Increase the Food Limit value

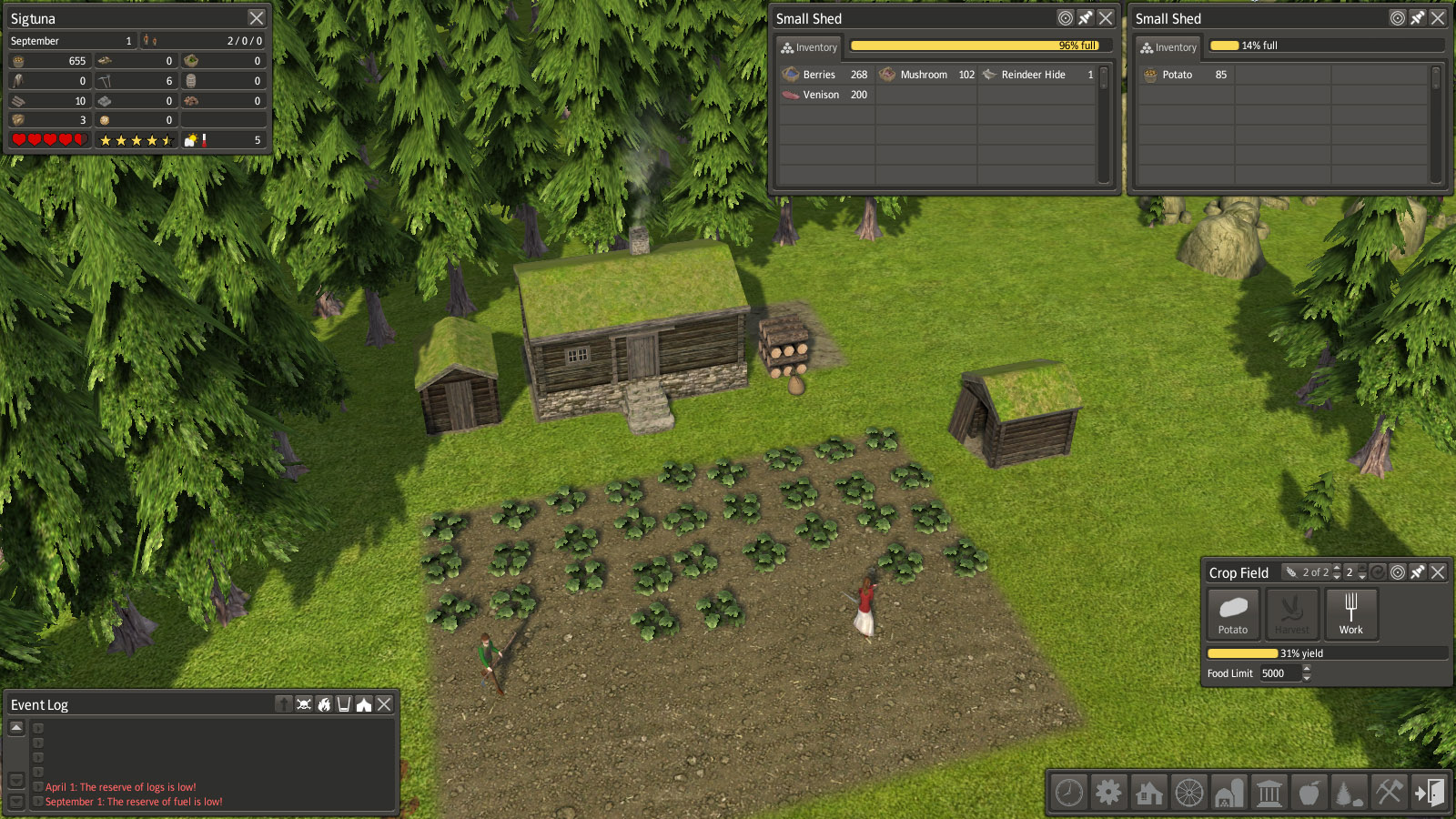pyautogui.click(x=1307, y=669)
